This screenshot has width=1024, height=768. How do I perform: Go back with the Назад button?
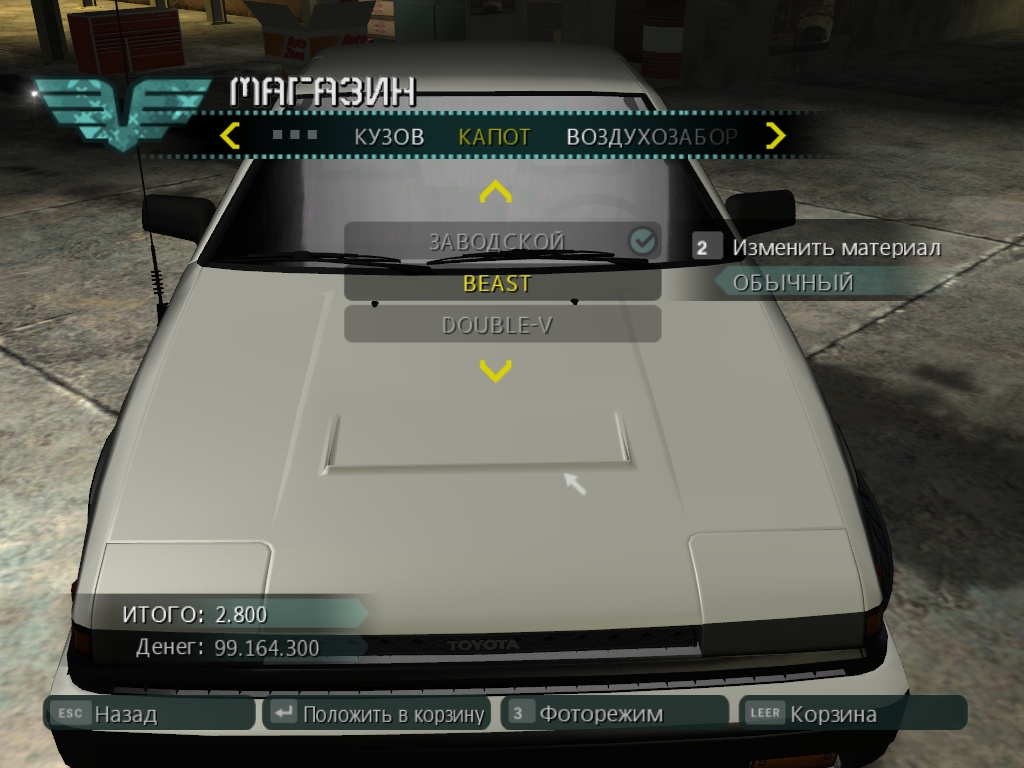150,714
